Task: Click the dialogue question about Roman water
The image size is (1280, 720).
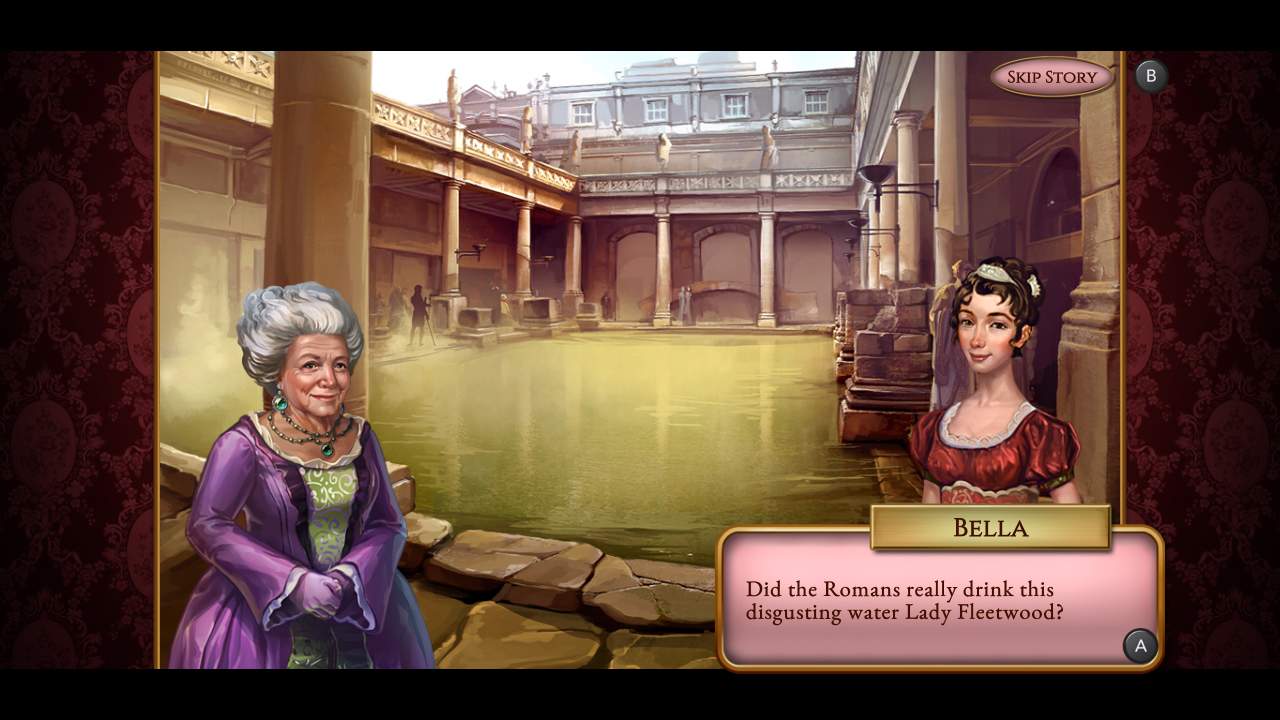Action: tap(905, 600)
